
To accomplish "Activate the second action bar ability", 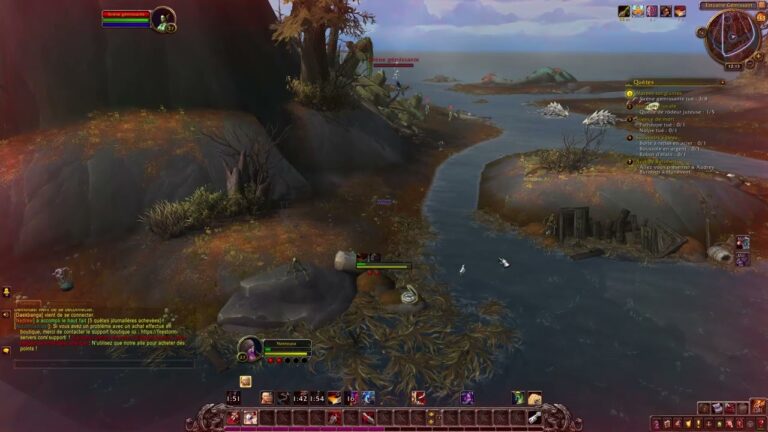I will tap(250, 417).
